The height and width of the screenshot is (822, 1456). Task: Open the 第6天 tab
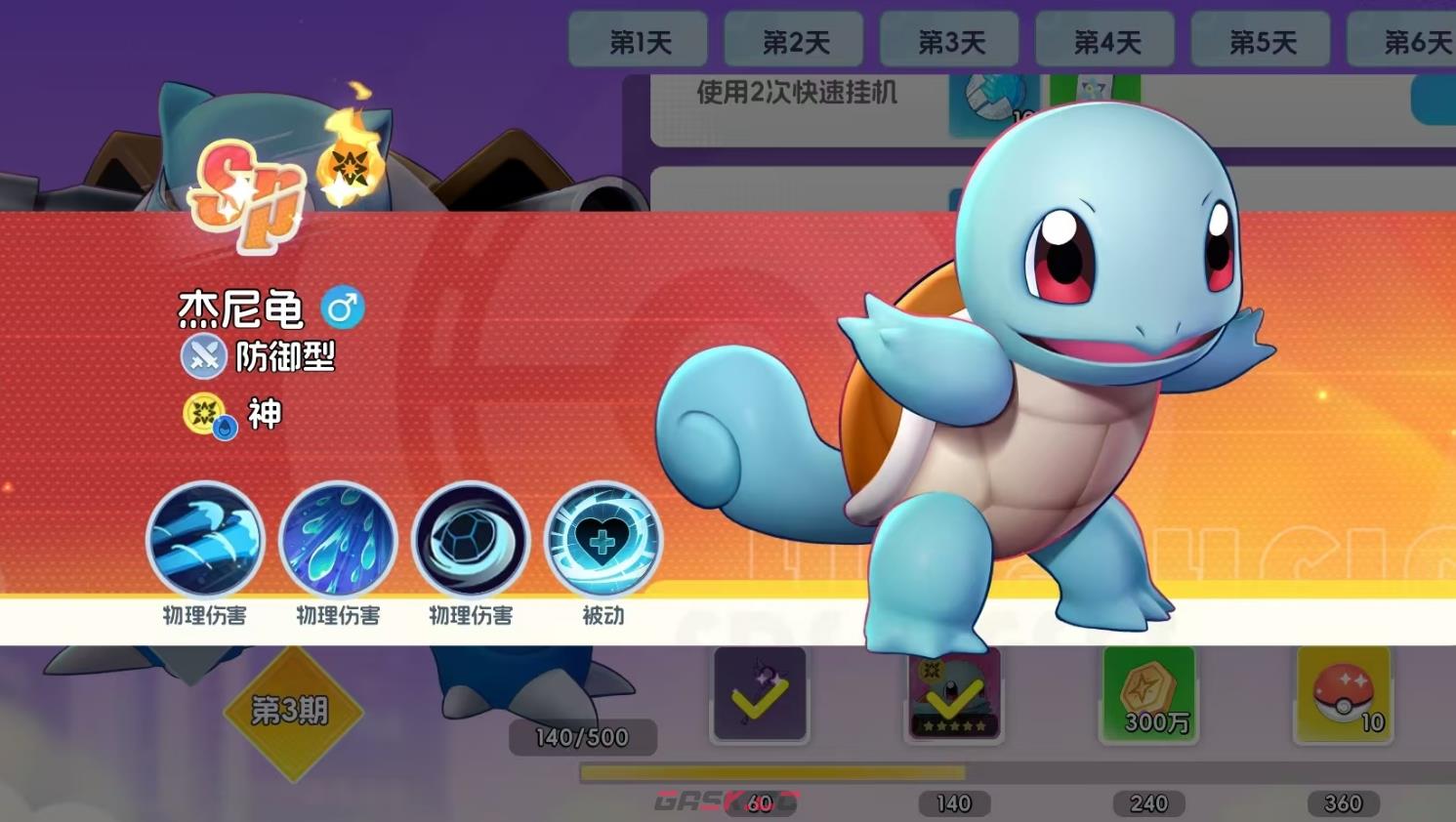[1412, 40]
